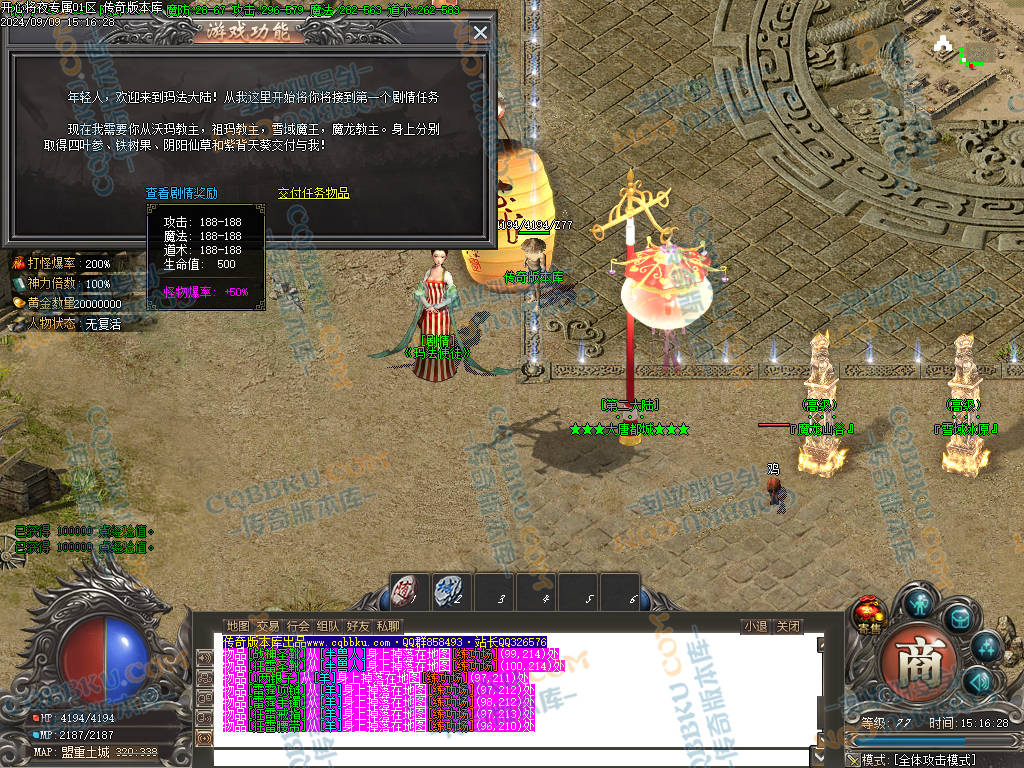Open the 行会 guild panel

298,627
